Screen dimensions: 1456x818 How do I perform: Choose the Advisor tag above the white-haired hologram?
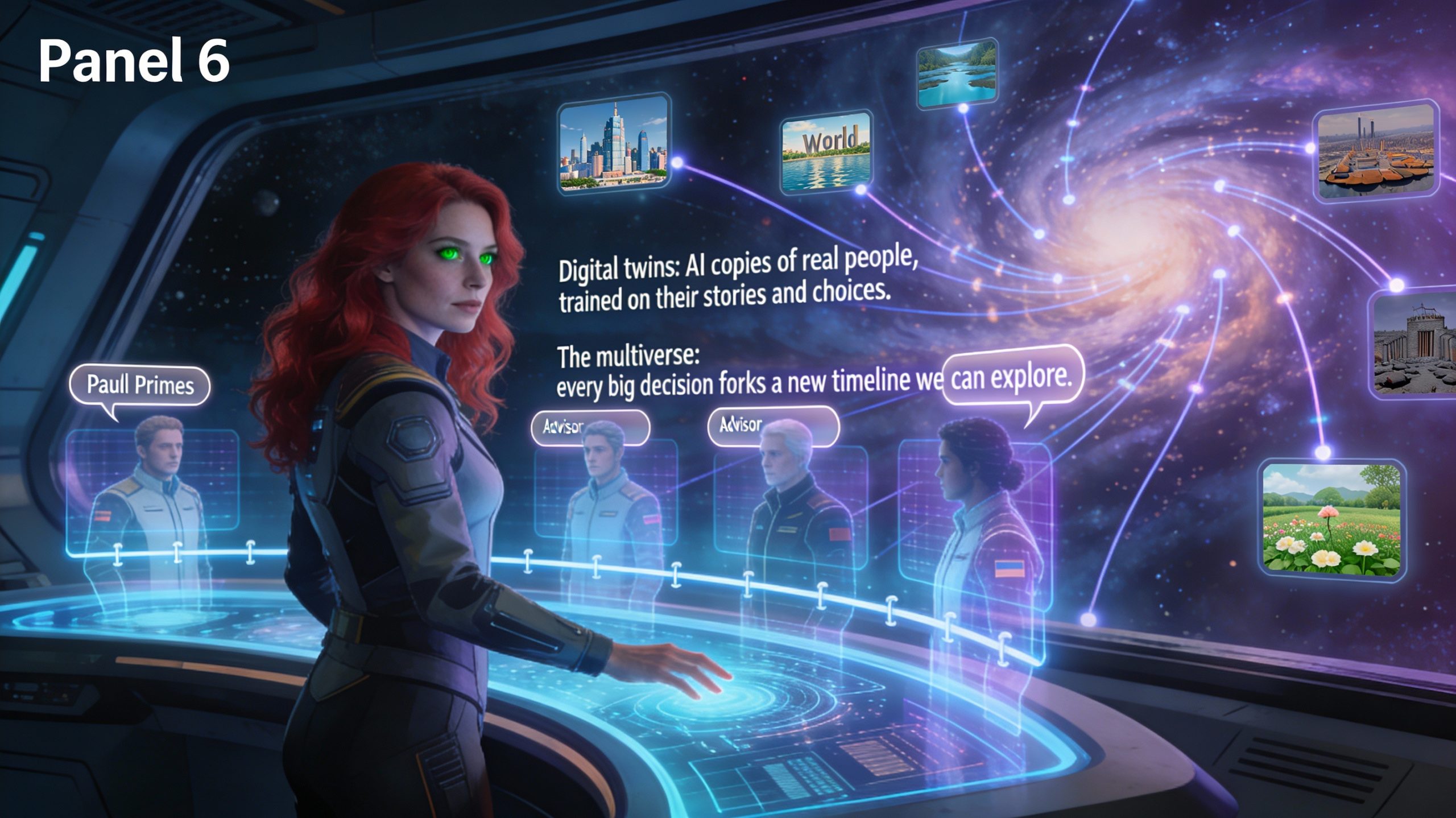click(772, 425)
